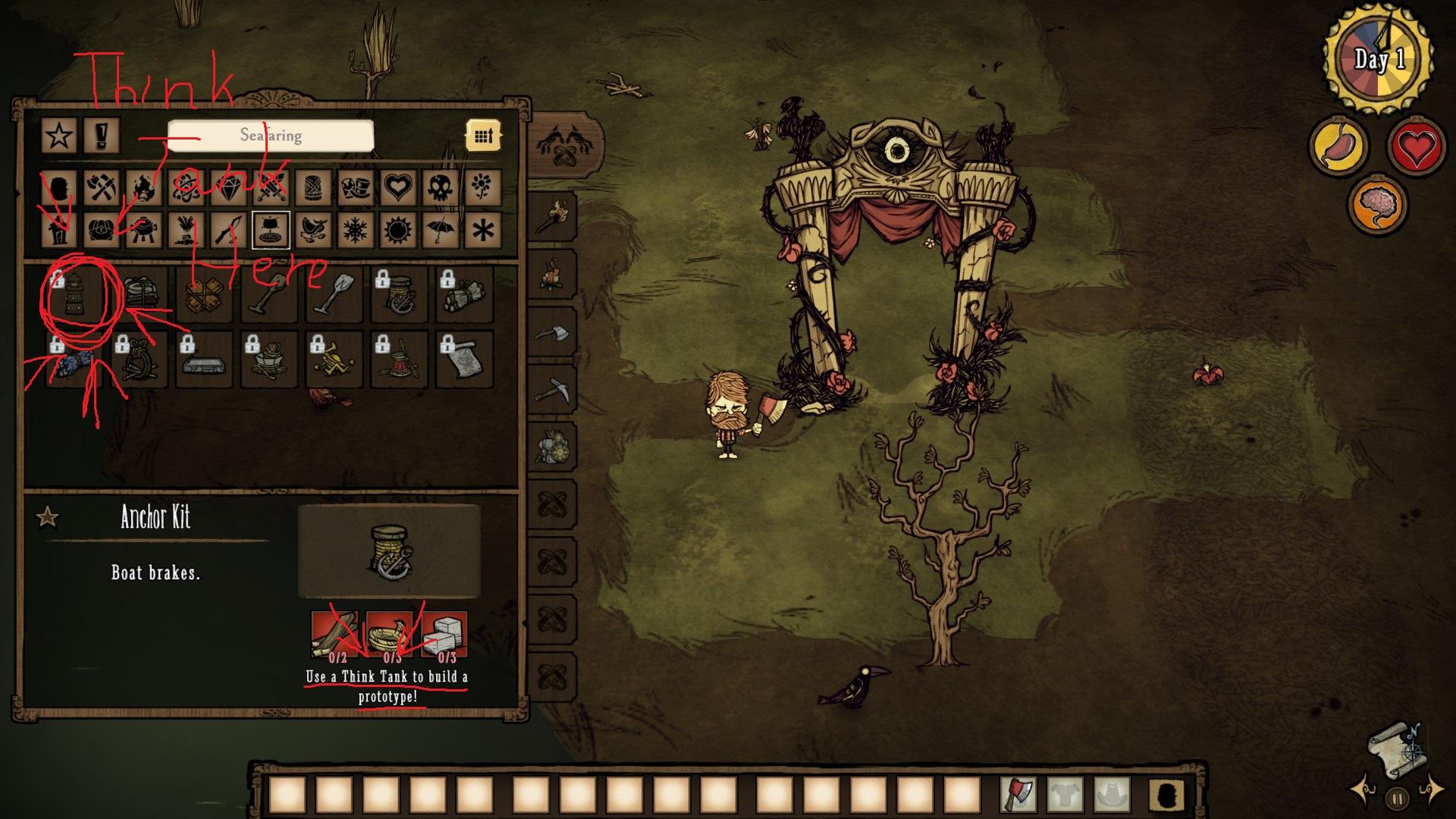Craft the pinned campfire recipe
This screenshot has width=1456, height=819.
coord(551,275)
